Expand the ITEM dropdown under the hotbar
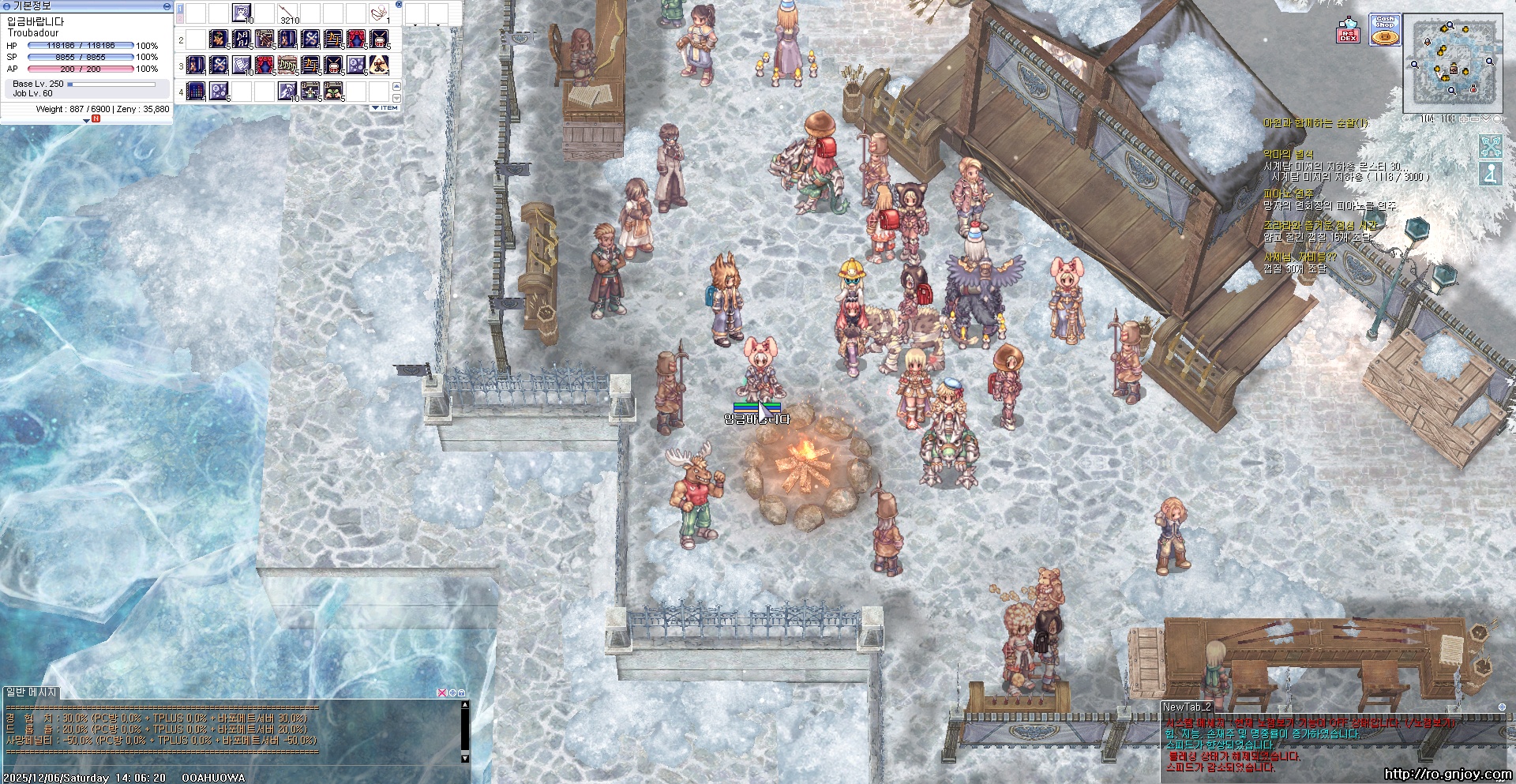 click(385, 108)
